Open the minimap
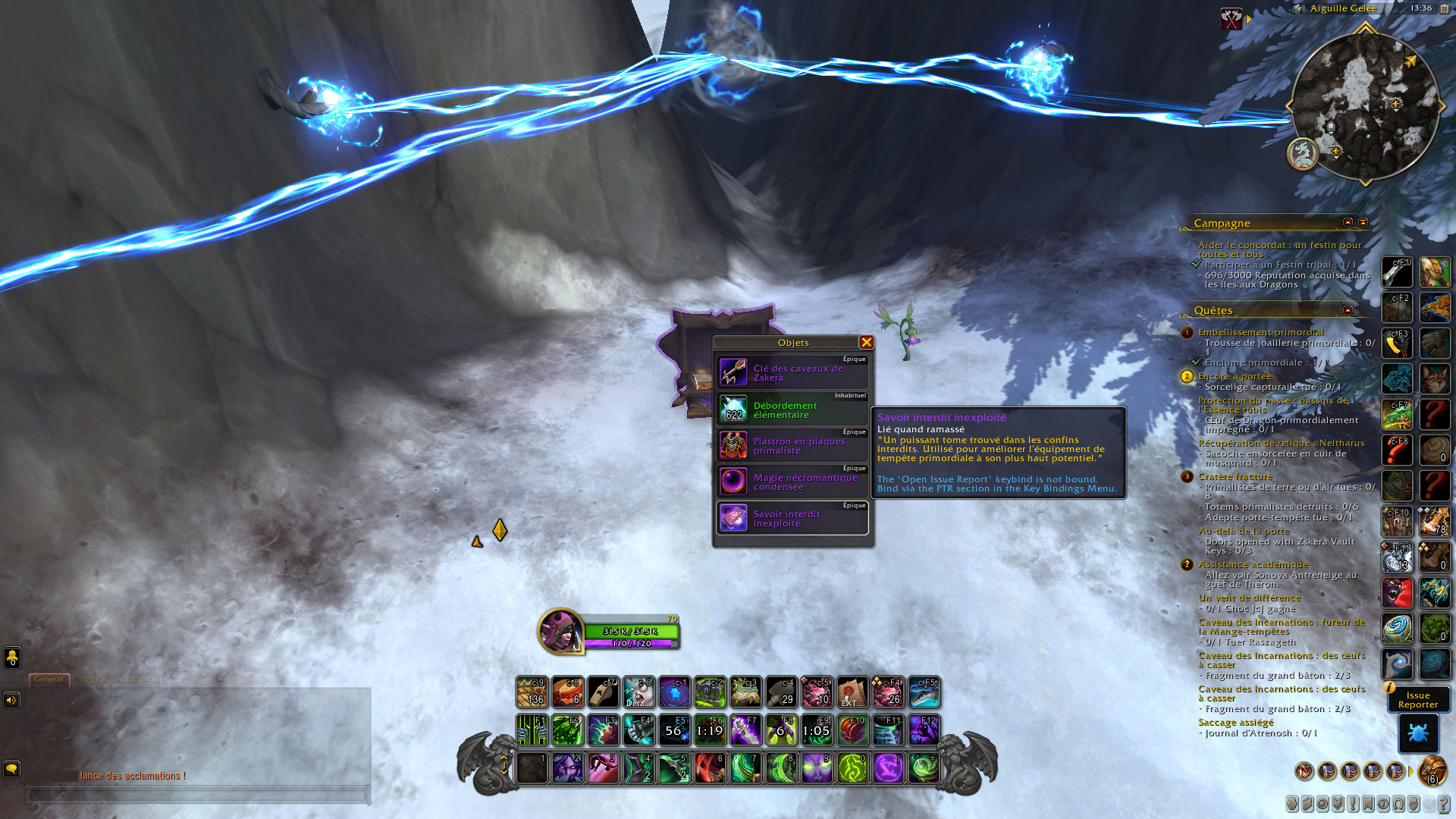This screenshot has height=819, width=1456. pos(1364,106)
